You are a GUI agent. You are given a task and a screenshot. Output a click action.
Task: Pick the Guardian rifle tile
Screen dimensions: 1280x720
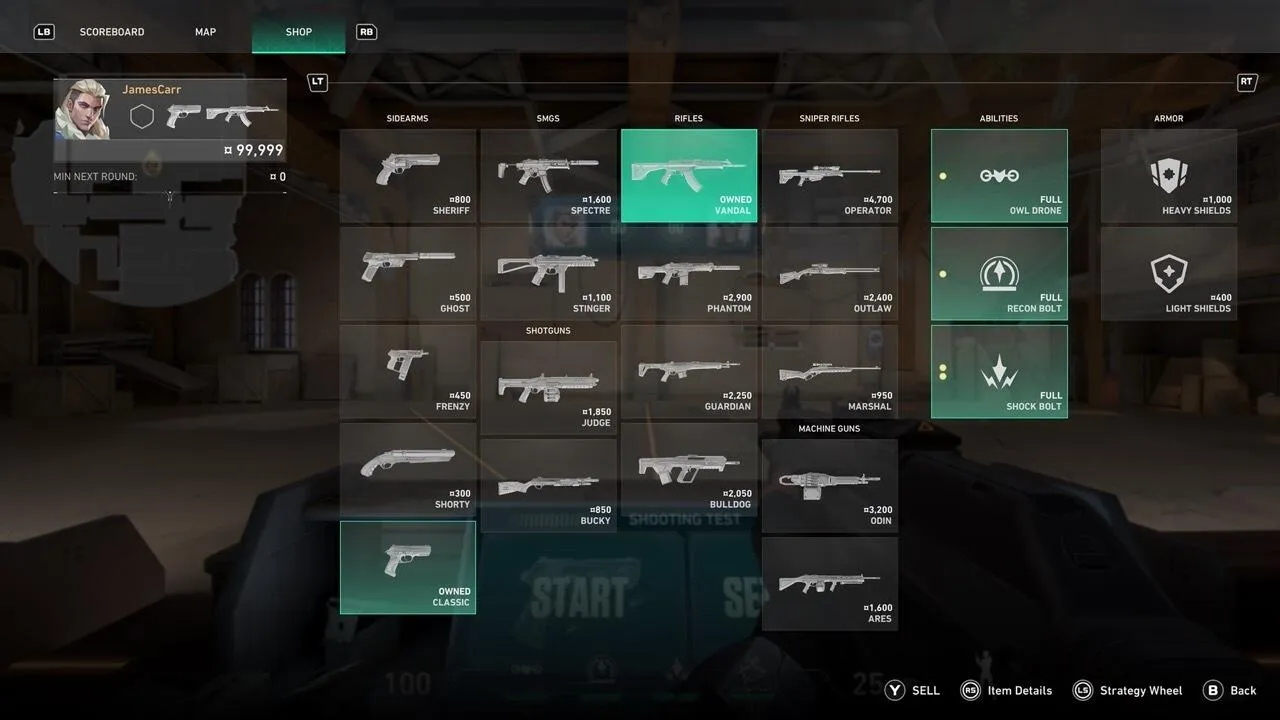689,371
